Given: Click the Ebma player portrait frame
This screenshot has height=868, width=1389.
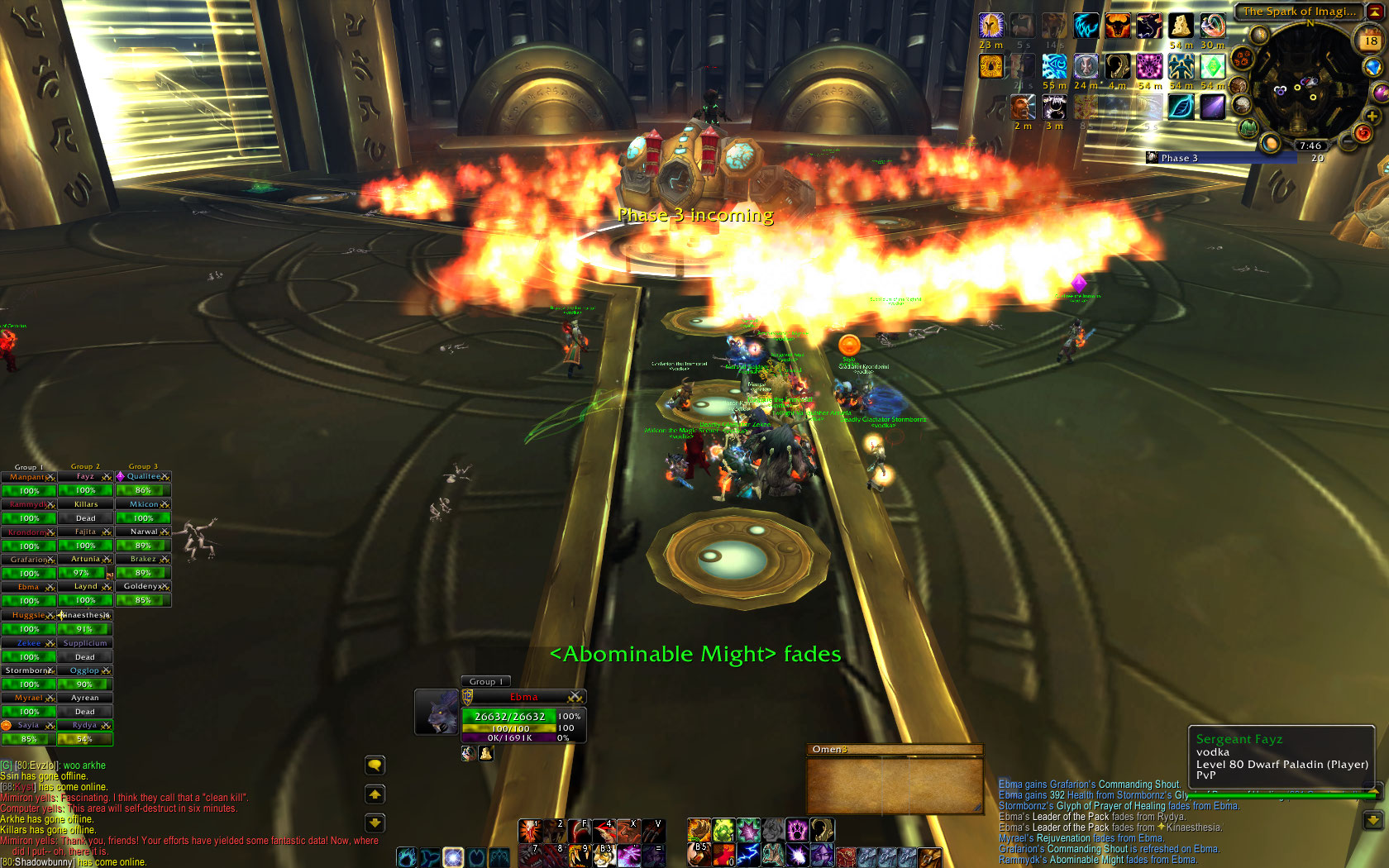Looking at the screenshot, I should tap(437, 712).
